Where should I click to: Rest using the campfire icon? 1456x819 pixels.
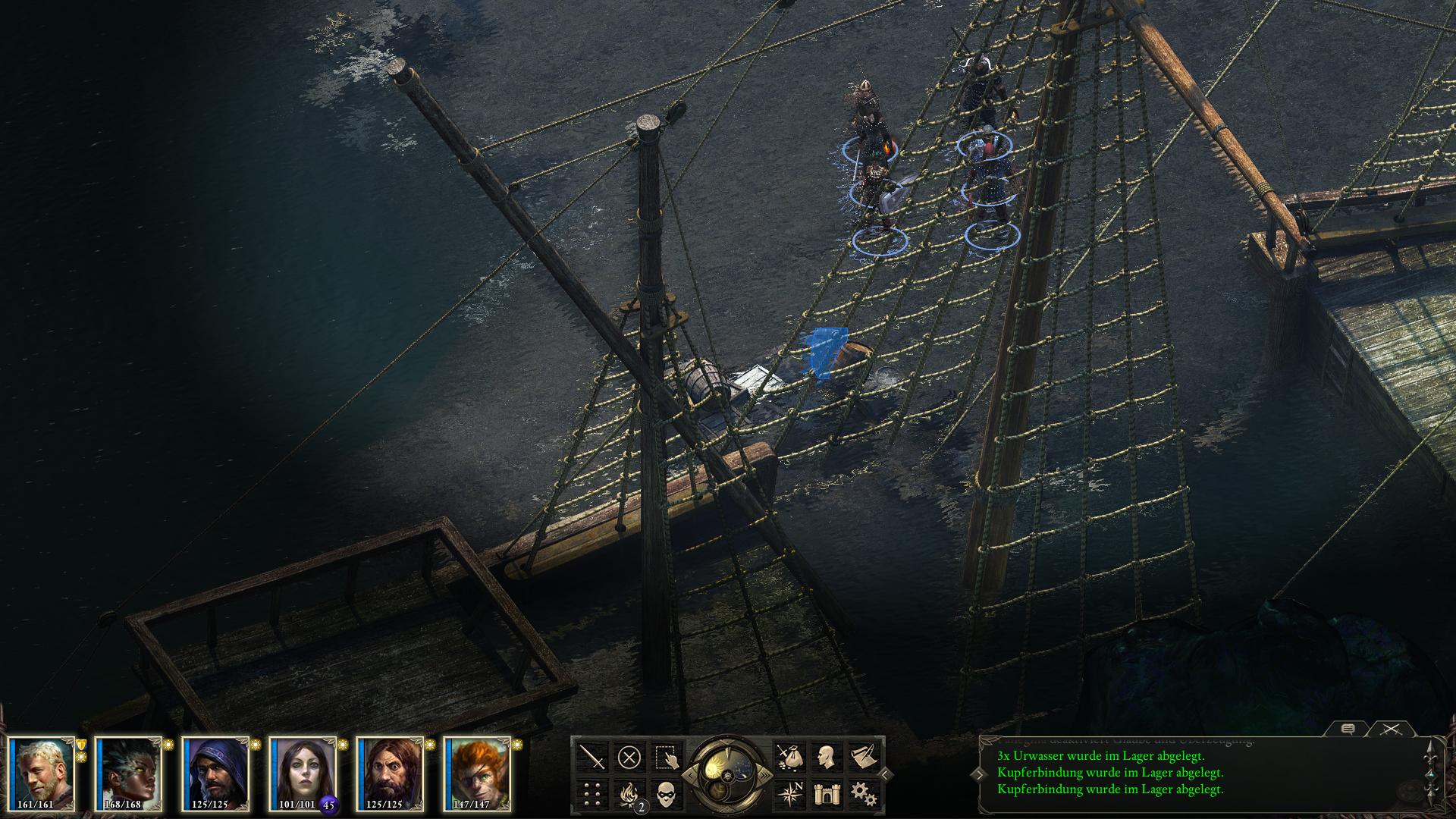tap(629, 793)
